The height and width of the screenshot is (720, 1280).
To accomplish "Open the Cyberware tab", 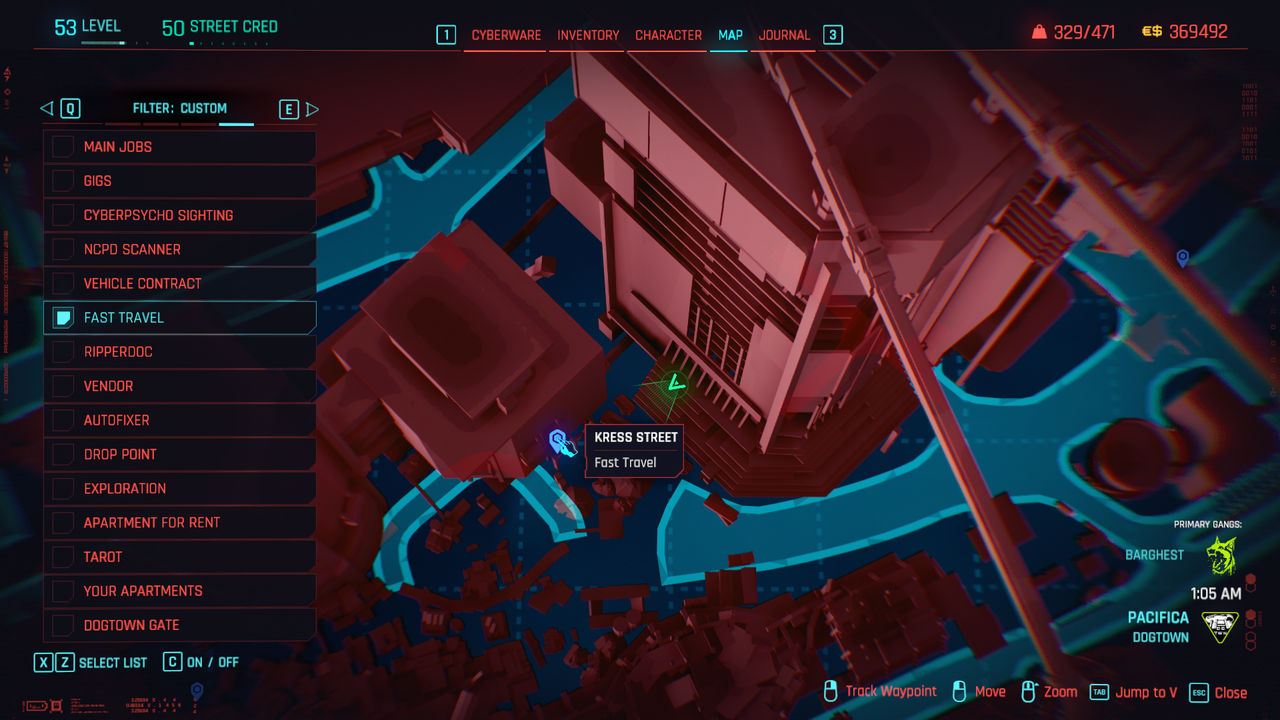I will 506,35.
